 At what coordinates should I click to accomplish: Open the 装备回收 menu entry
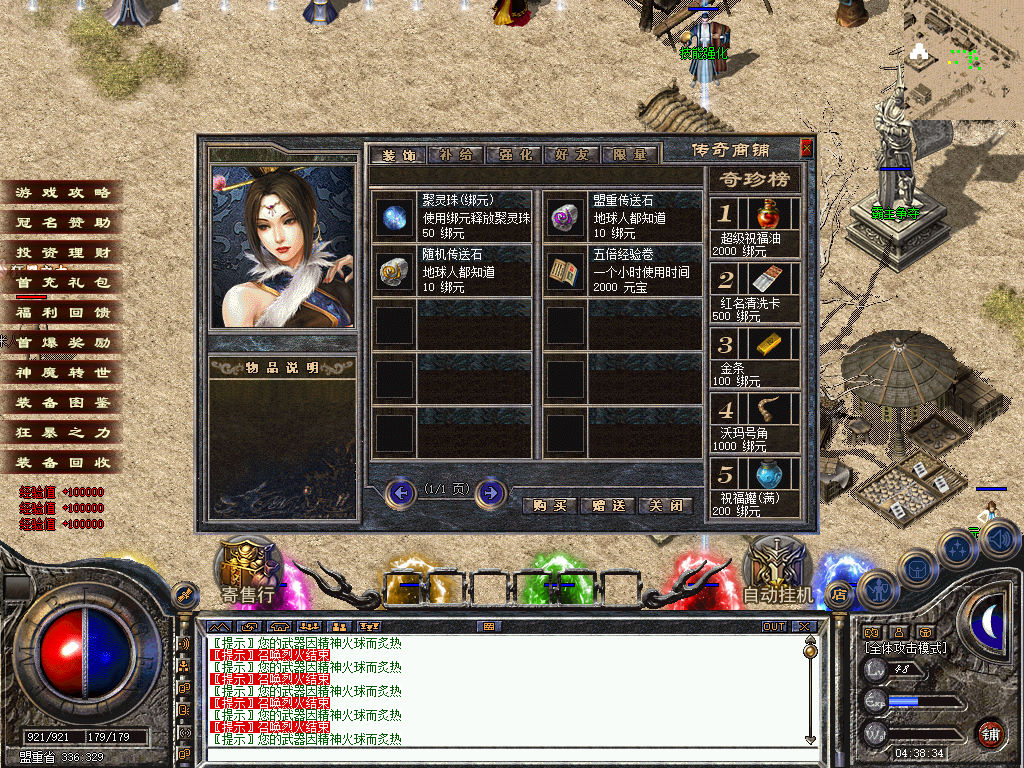tap(62, 463)
